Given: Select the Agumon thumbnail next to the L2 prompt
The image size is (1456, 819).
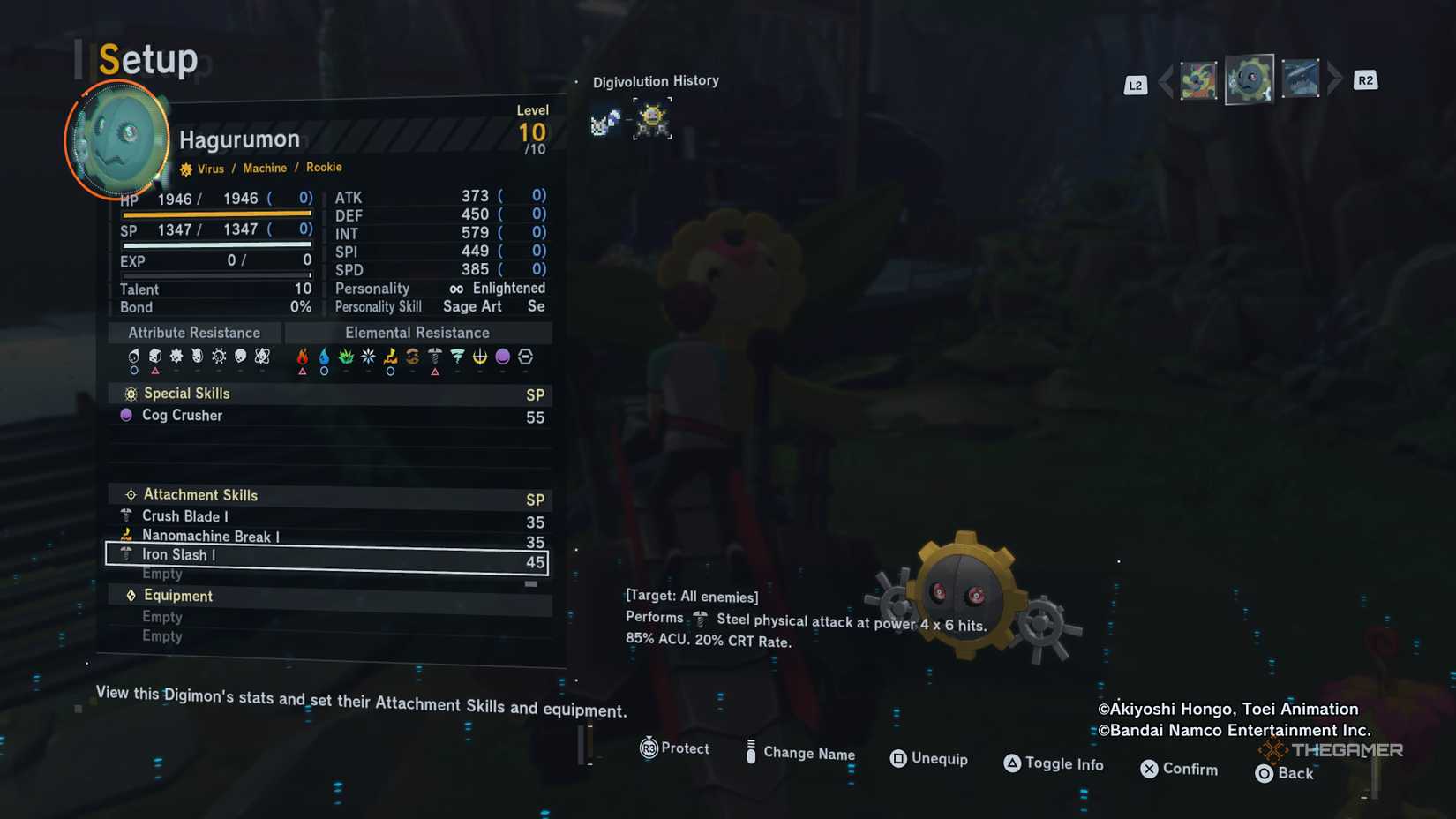Looking at the screenshot, I should (x=1199, y=79).
